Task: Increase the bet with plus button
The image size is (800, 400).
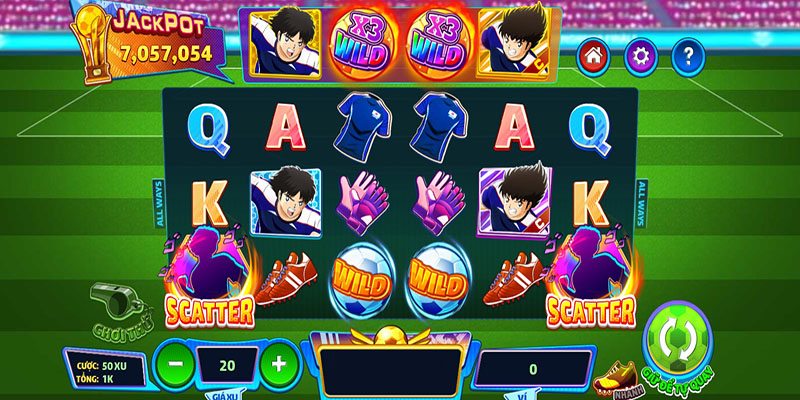Action: [x=279, y=365]
